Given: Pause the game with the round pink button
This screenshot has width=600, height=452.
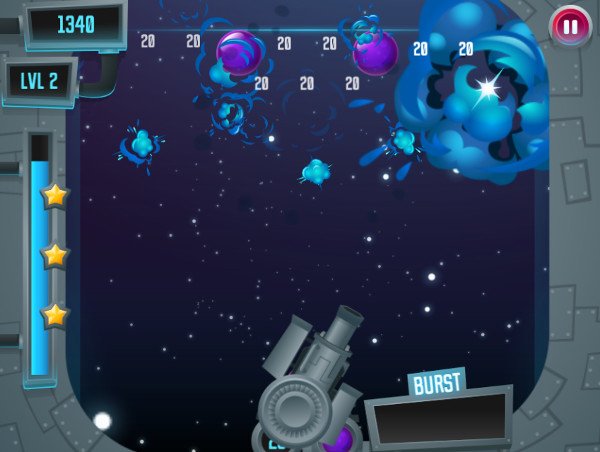Looking at the screenshot, I should [x=570, y=26].
